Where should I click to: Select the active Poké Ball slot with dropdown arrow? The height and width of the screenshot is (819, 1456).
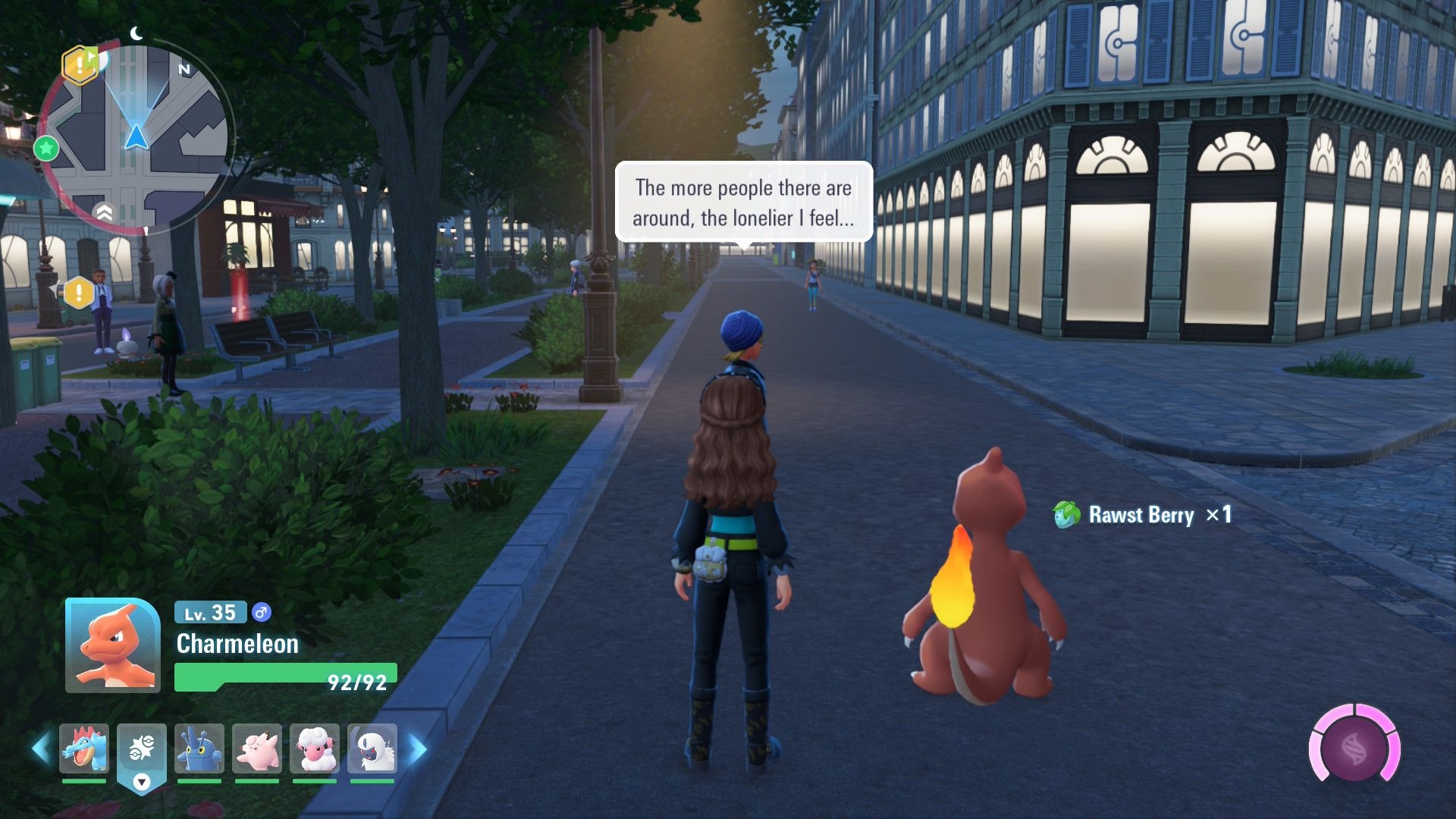(142, 755)
